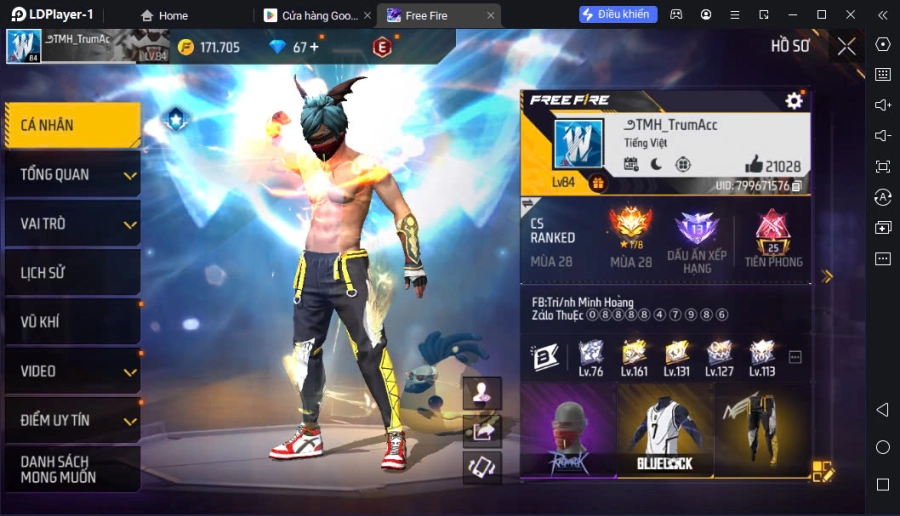900x516 pixels.
Task: Click the share profile button
Action: click(x=482, y=430)
